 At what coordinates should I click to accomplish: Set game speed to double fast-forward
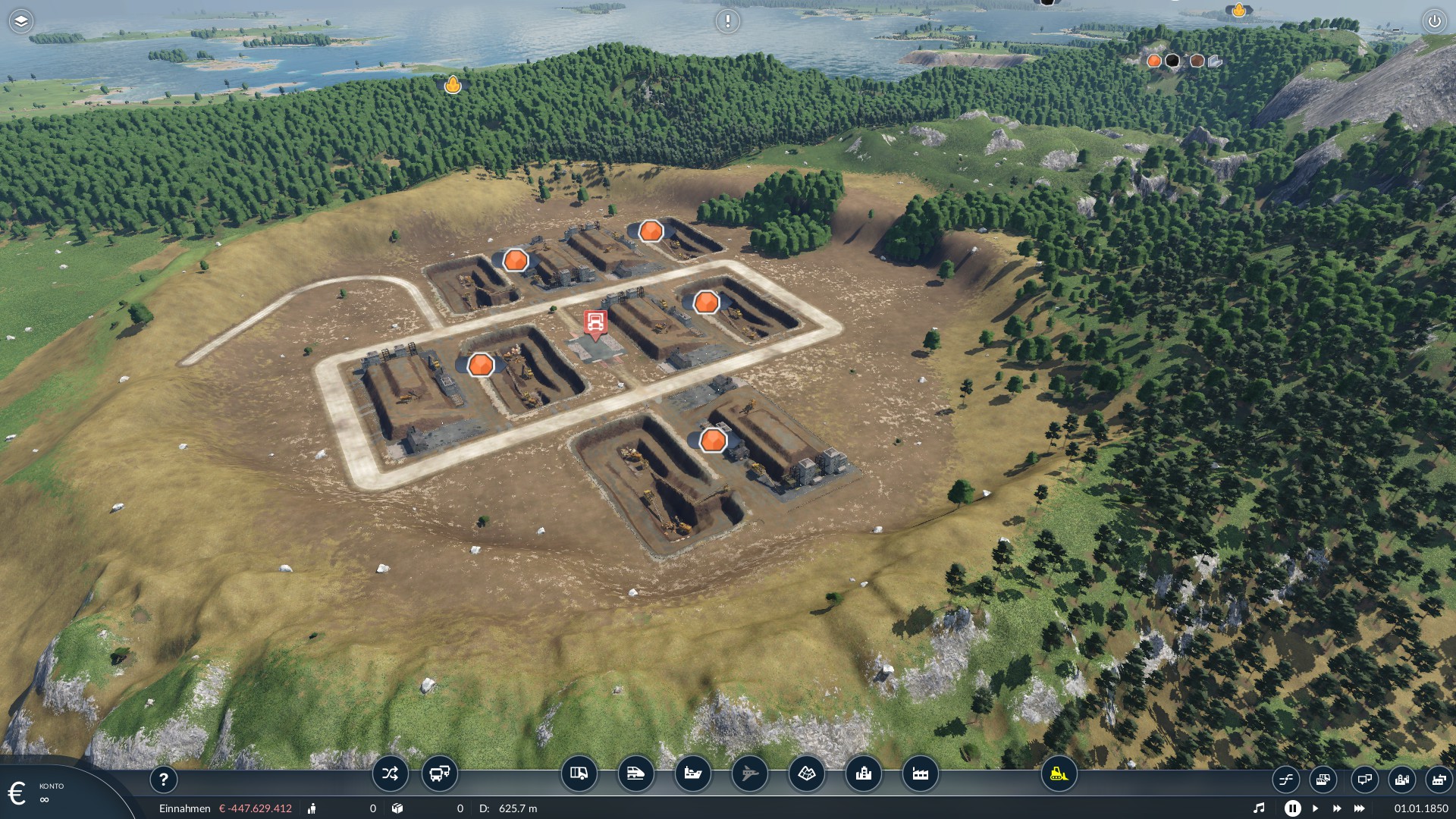point(1337,808)
